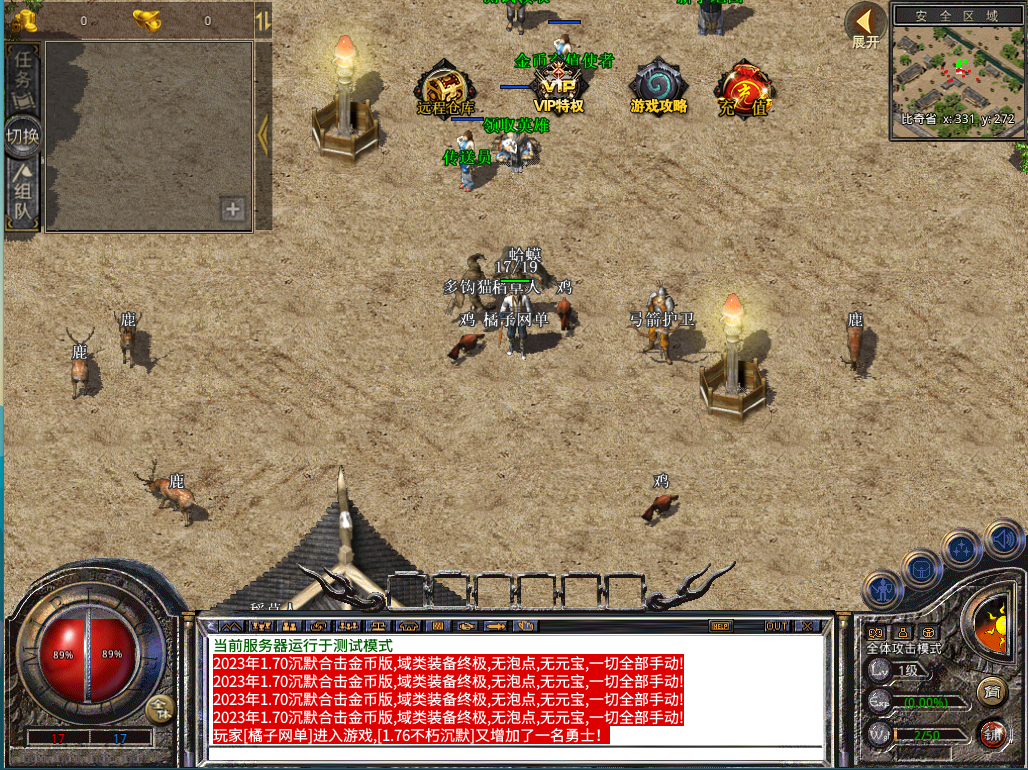Open the 远程仓库 remote warehouse
Screen dimensions: 1028x770
tap(445, 86)
